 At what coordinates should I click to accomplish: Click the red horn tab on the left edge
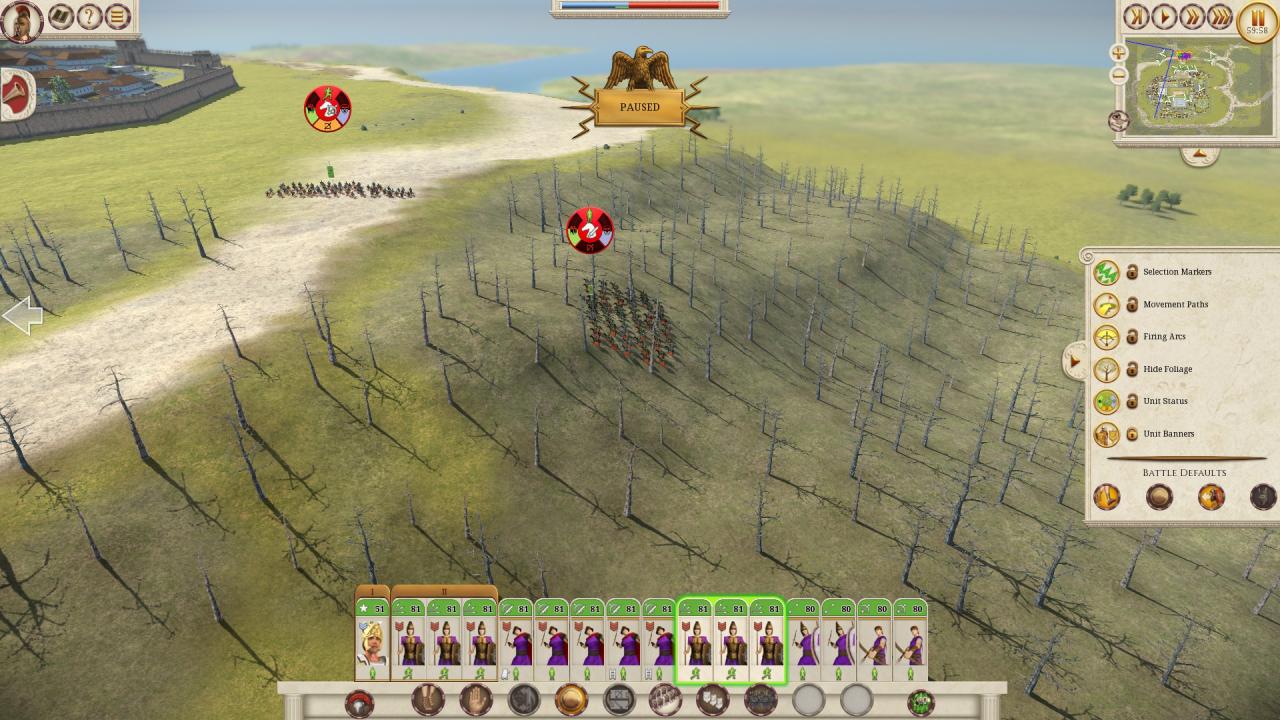[x=17, y=95]
